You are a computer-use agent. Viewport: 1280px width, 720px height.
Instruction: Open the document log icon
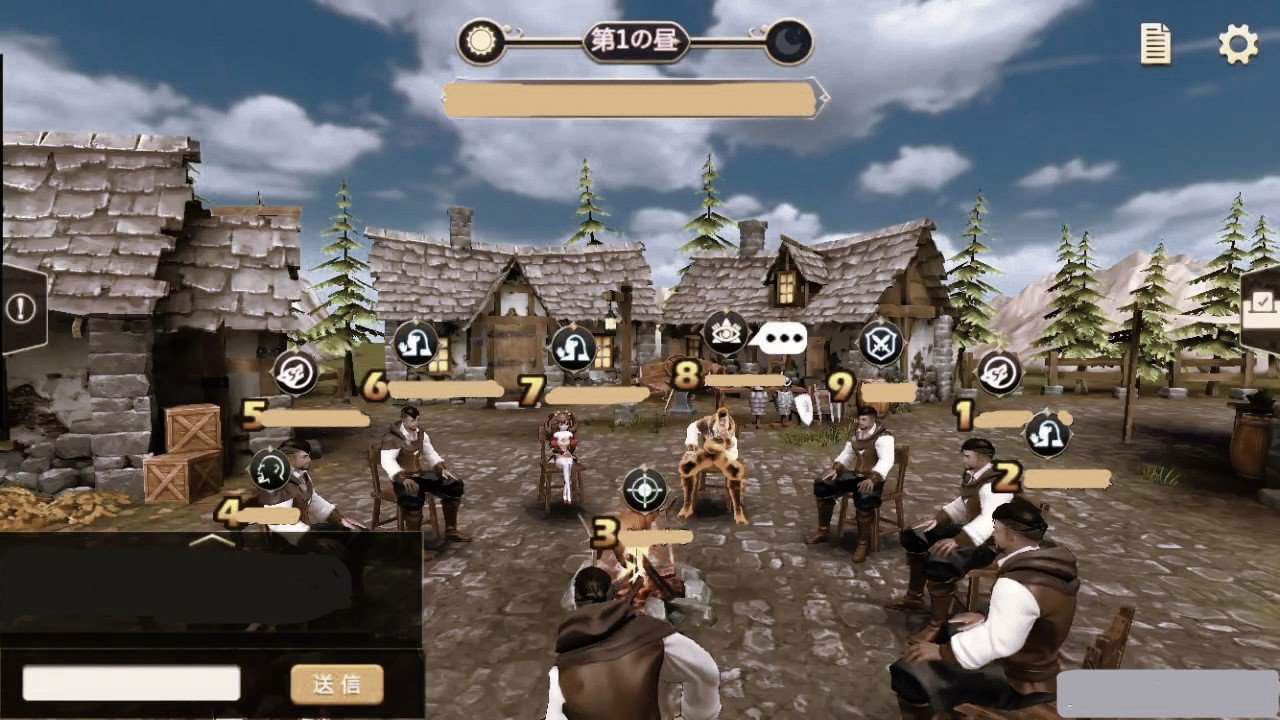click(x=1156, y=45)
